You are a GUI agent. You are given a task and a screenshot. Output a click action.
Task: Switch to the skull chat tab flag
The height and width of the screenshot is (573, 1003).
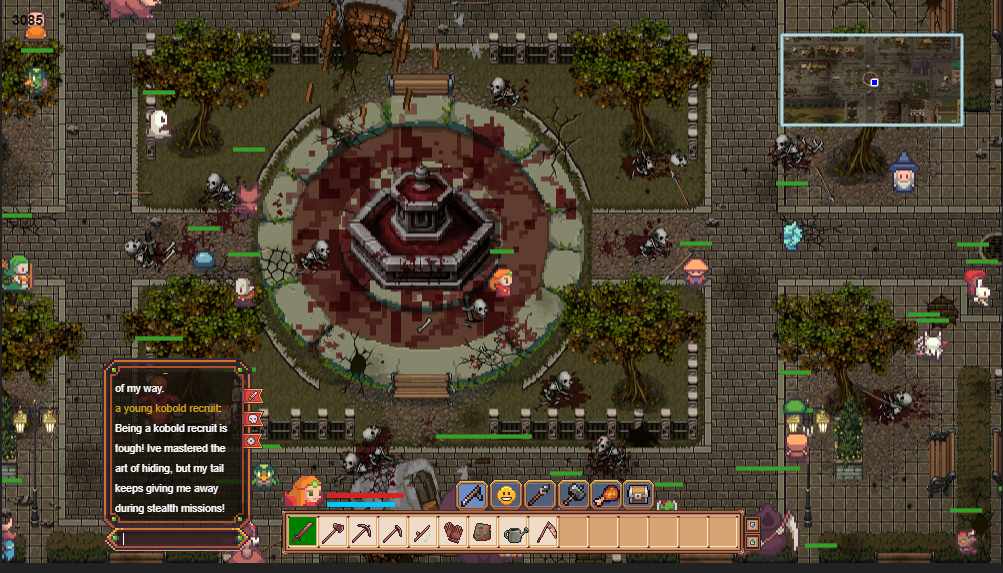[x=253, y=419]
